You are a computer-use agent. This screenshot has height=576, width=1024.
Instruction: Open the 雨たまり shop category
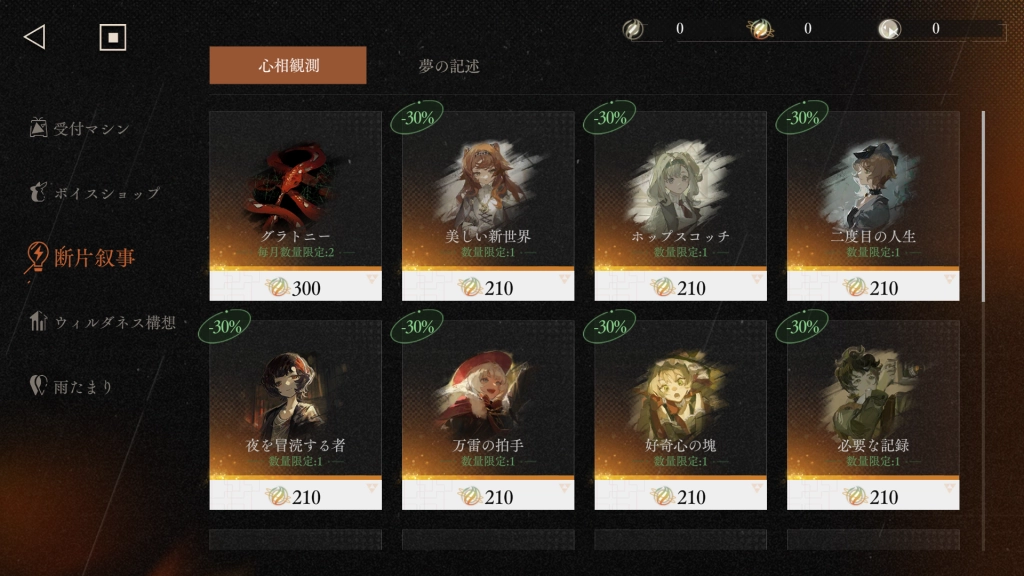pyautogui.click(x=72, y=386)
